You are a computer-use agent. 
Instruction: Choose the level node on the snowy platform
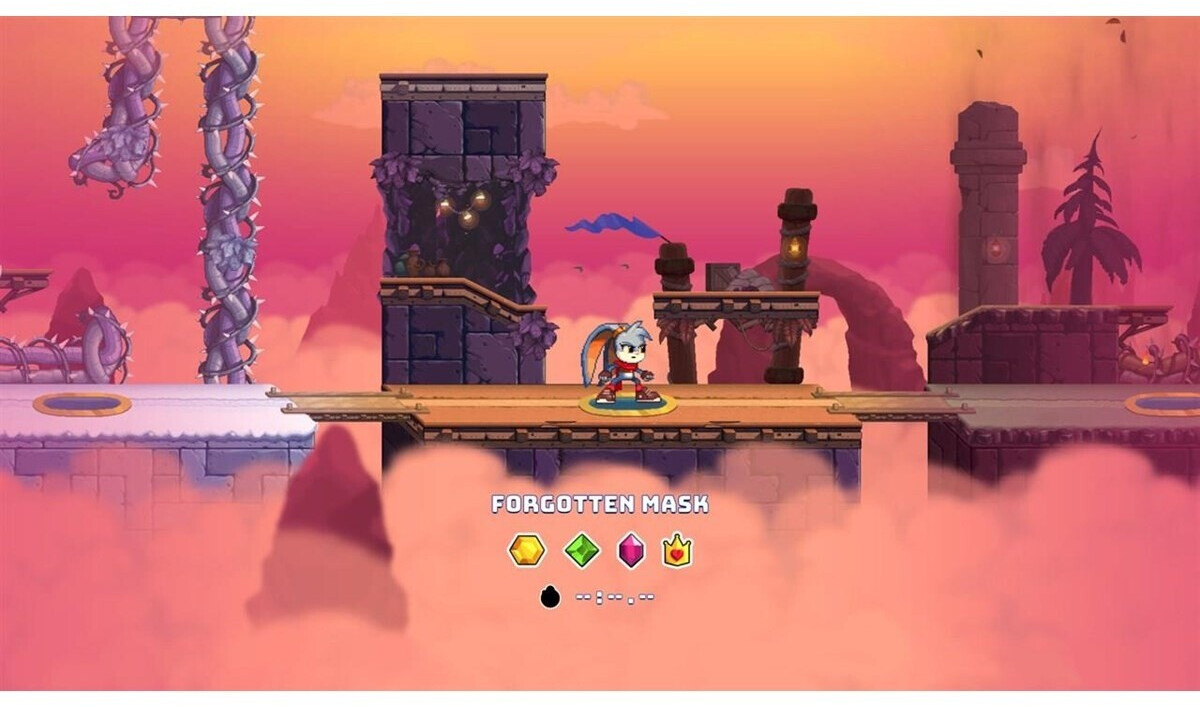[x=81, y=404]
